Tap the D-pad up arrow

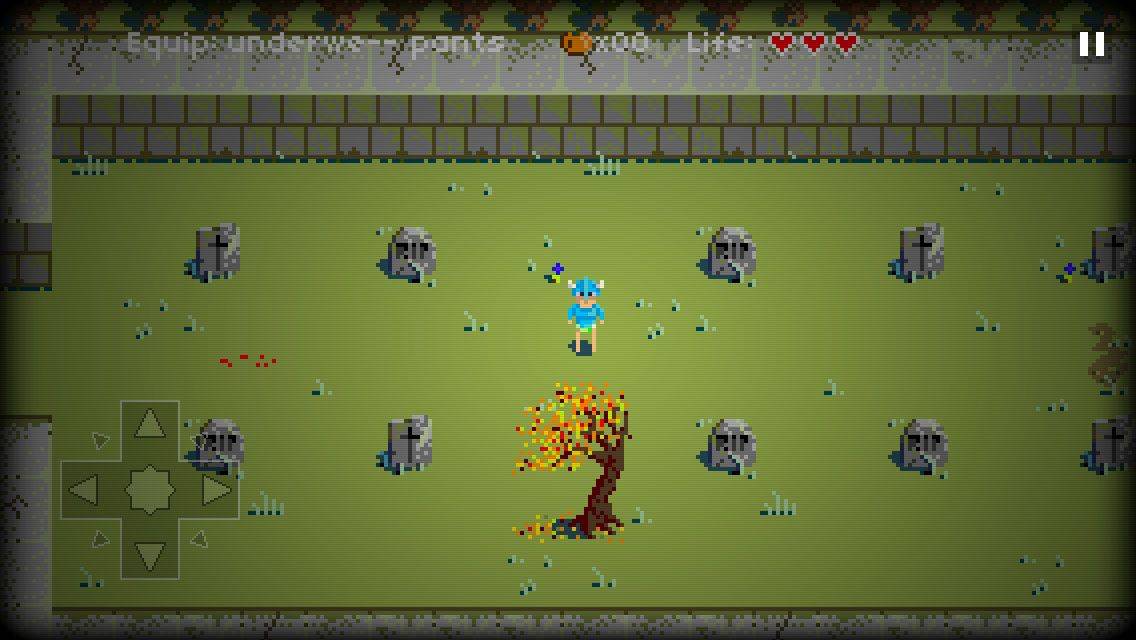pyautogui.click(x=150, y=424)
